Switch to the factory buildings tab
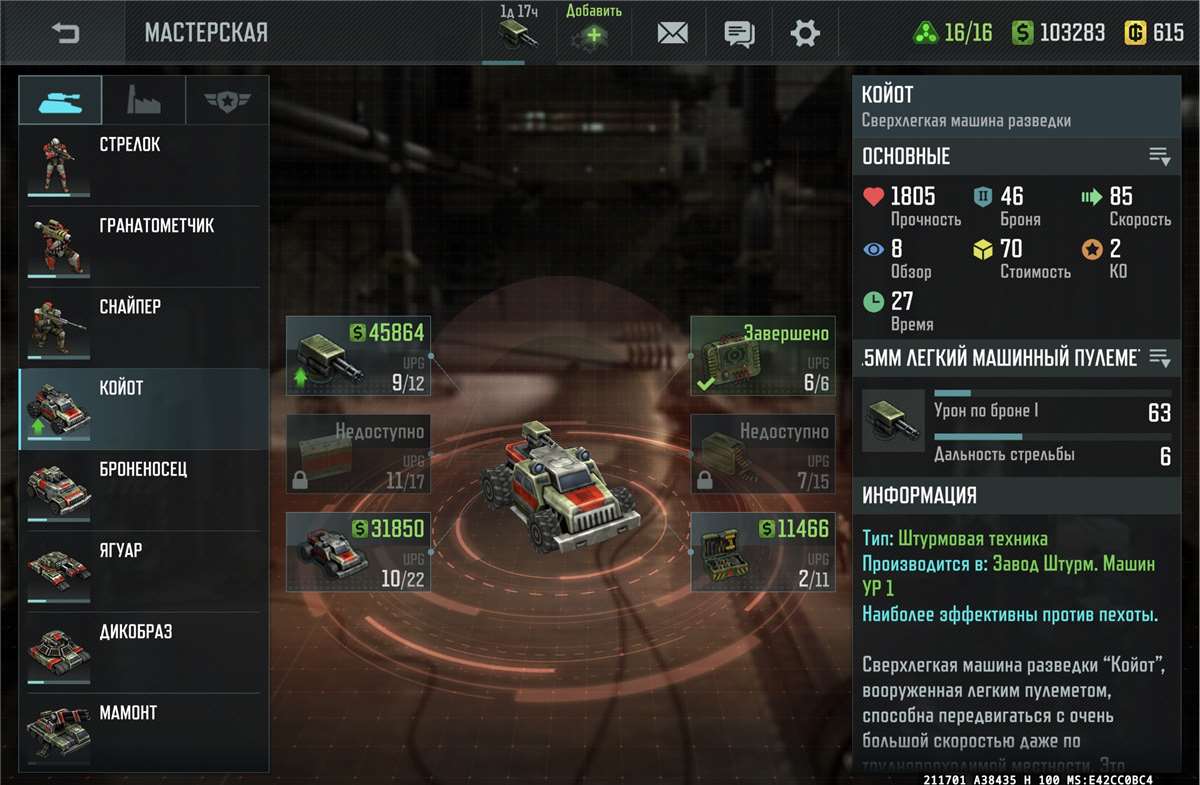This screenshot has height=785, width=1200. pyautogui.click(x=143, y=101)
